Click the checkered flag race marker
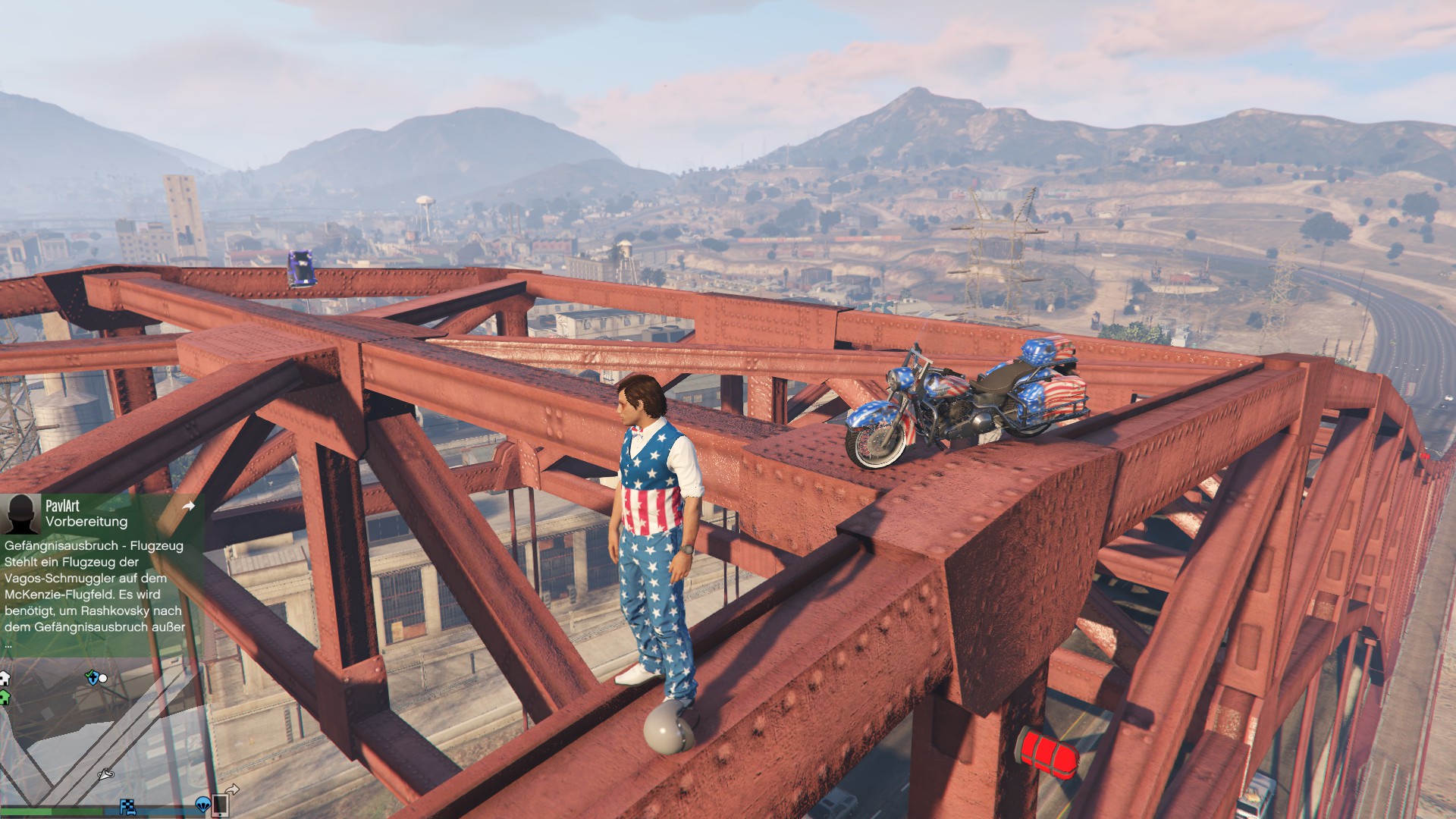1456x819 pixels. [x=127, y=806]
